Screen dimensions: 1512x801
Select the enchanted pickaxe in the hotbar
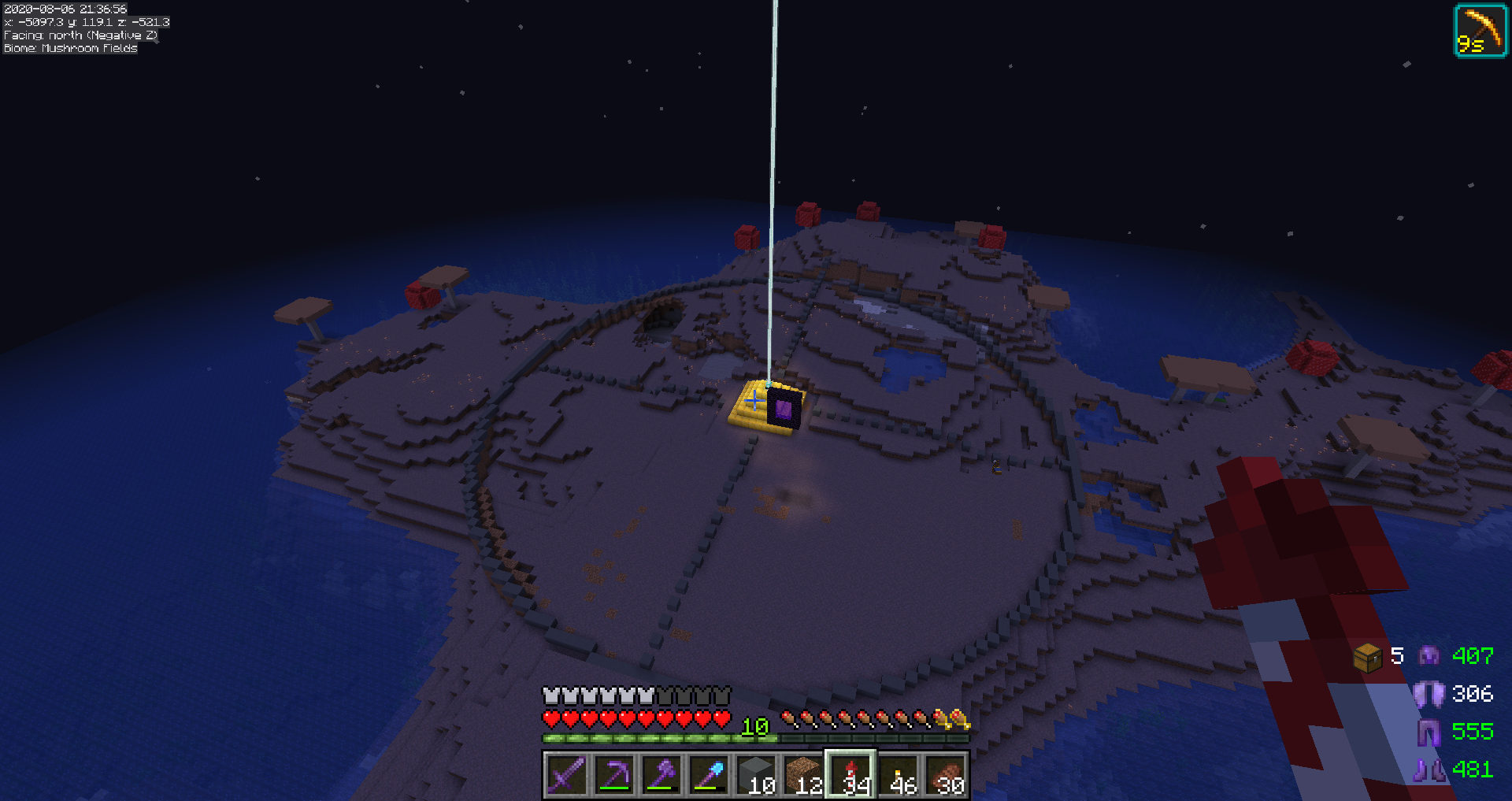point(613,775)
